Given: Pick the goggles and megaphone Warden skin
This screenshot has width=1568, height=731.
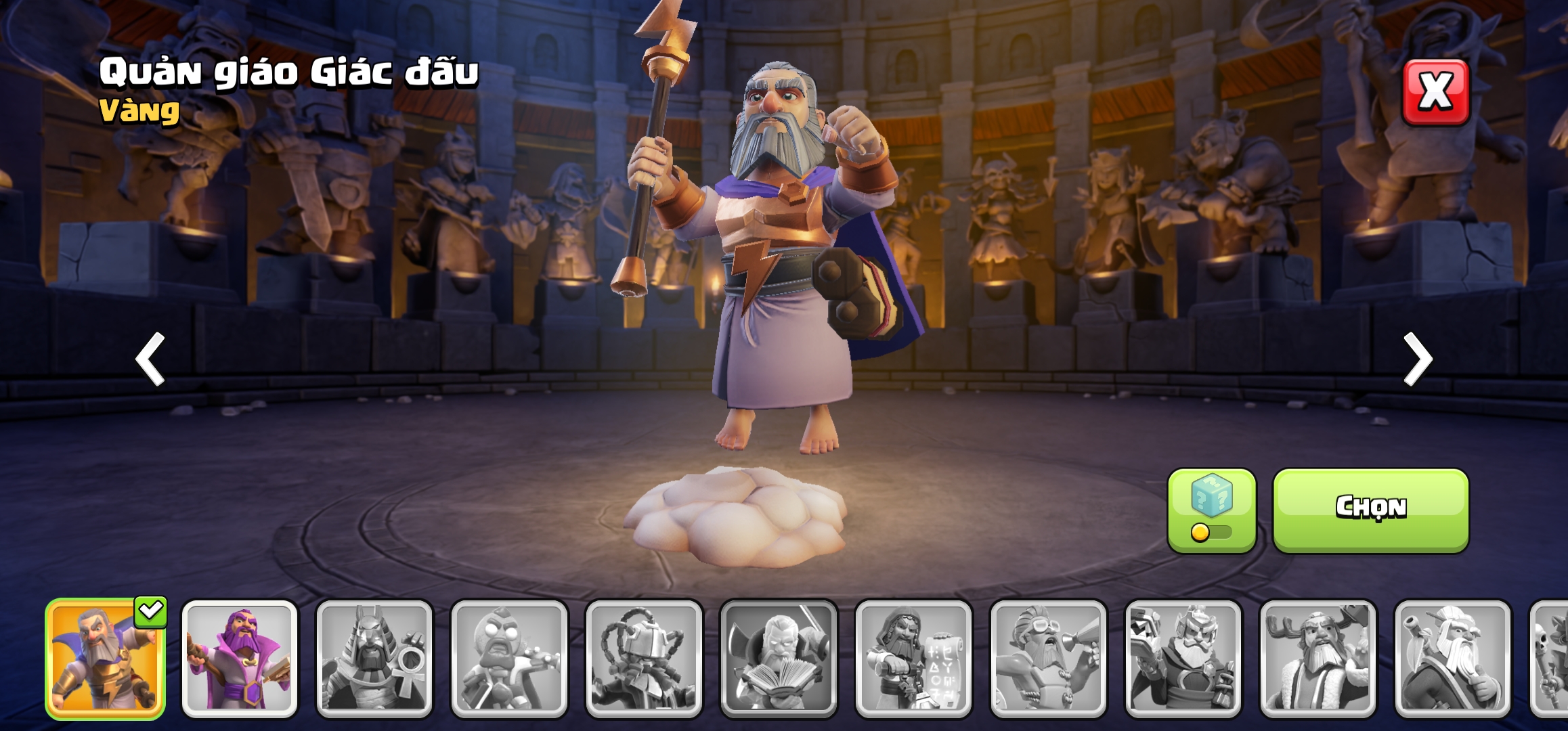Looking at the screenshot, I should (1048, 659).
